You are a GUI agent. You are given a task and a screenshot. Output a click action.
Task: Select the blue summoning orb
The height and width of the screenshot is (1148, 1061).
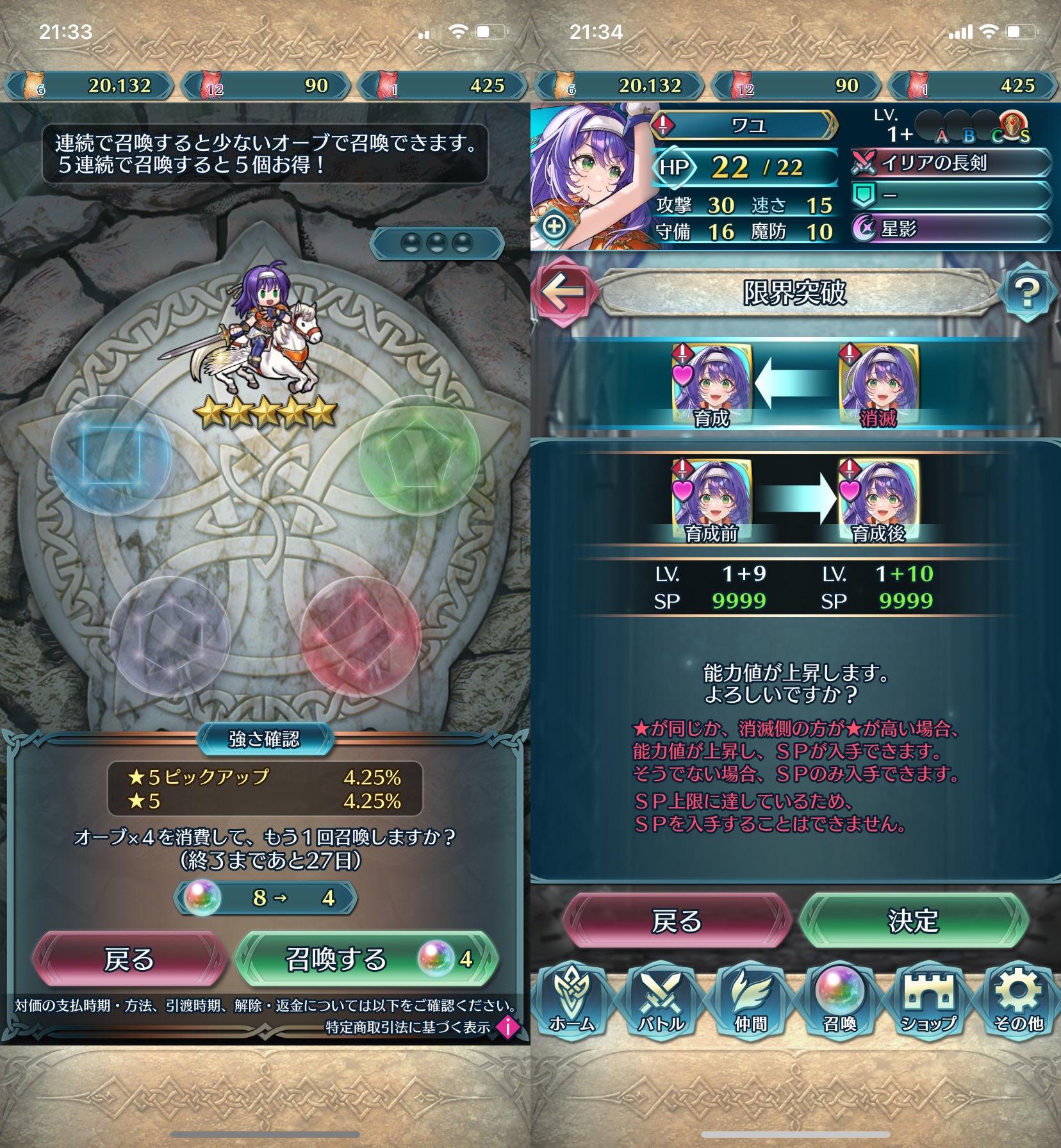pyautogui.click(x=111, y=456)
